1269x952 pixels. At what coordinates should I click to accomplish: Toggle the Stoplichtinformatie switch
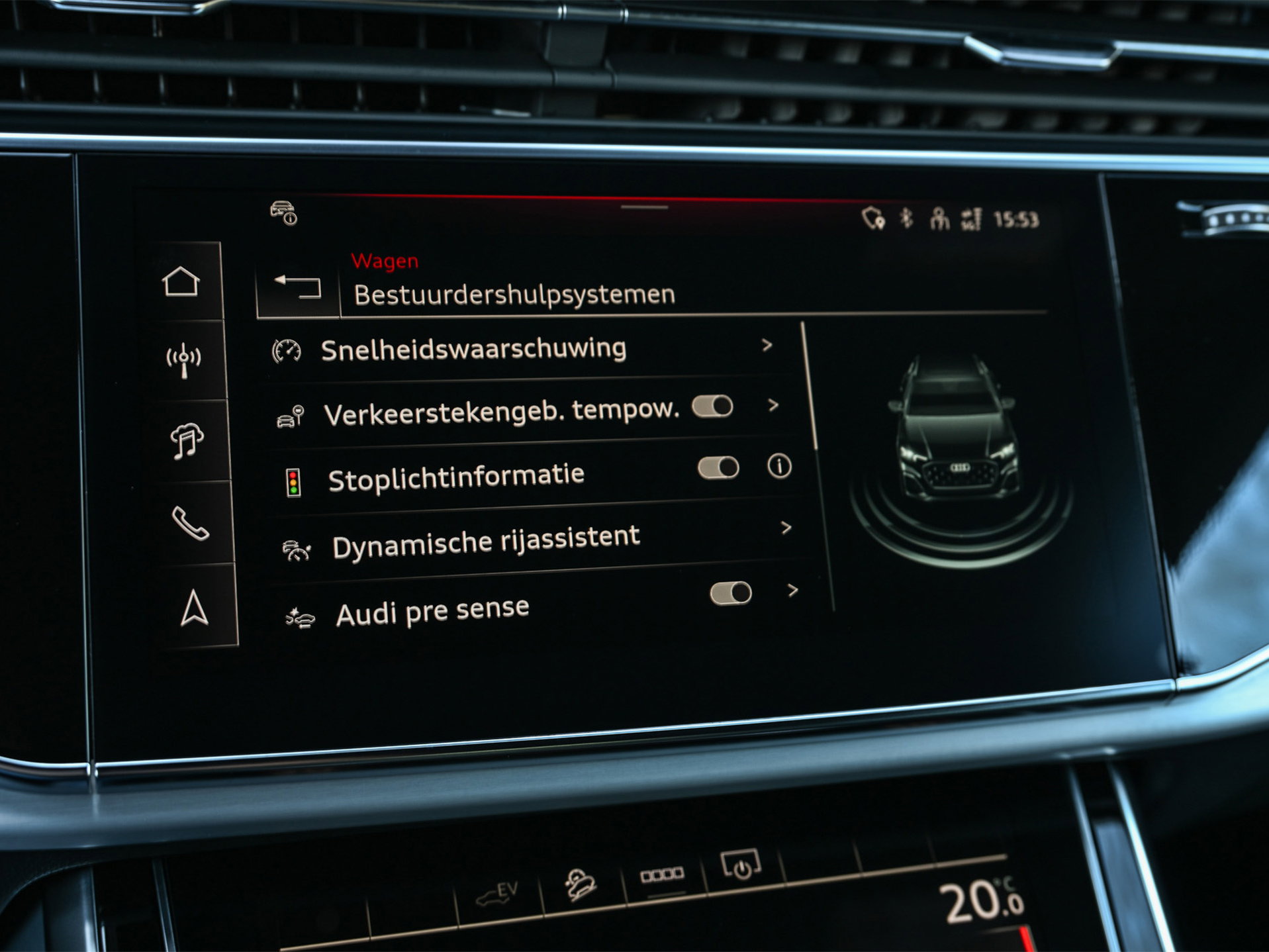tap(718, 468)
